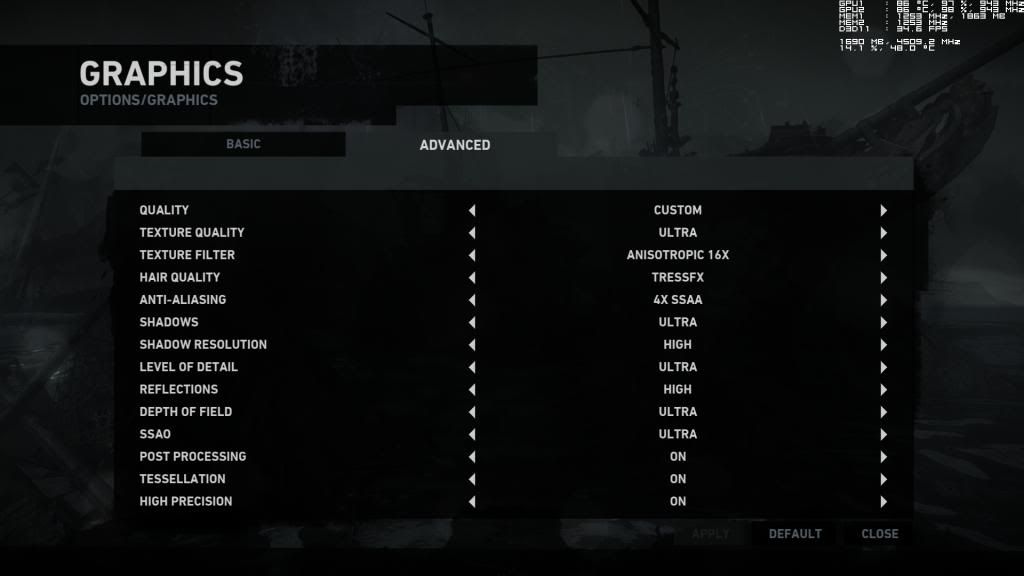1024x576 pixels.
Task: Click right arrow next to Anisotropic 16X
Action: [884, 255]
